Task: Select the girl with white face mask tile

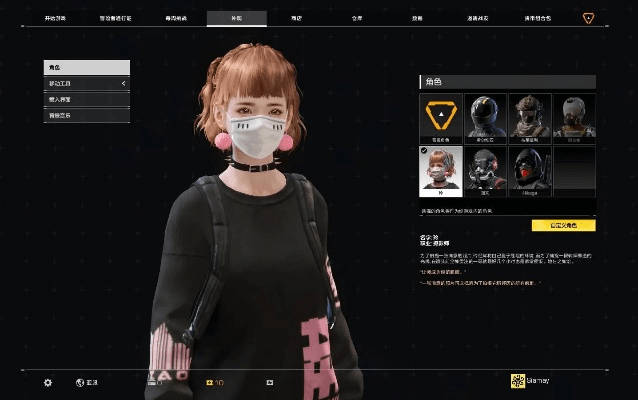Action: pos(441,168)
